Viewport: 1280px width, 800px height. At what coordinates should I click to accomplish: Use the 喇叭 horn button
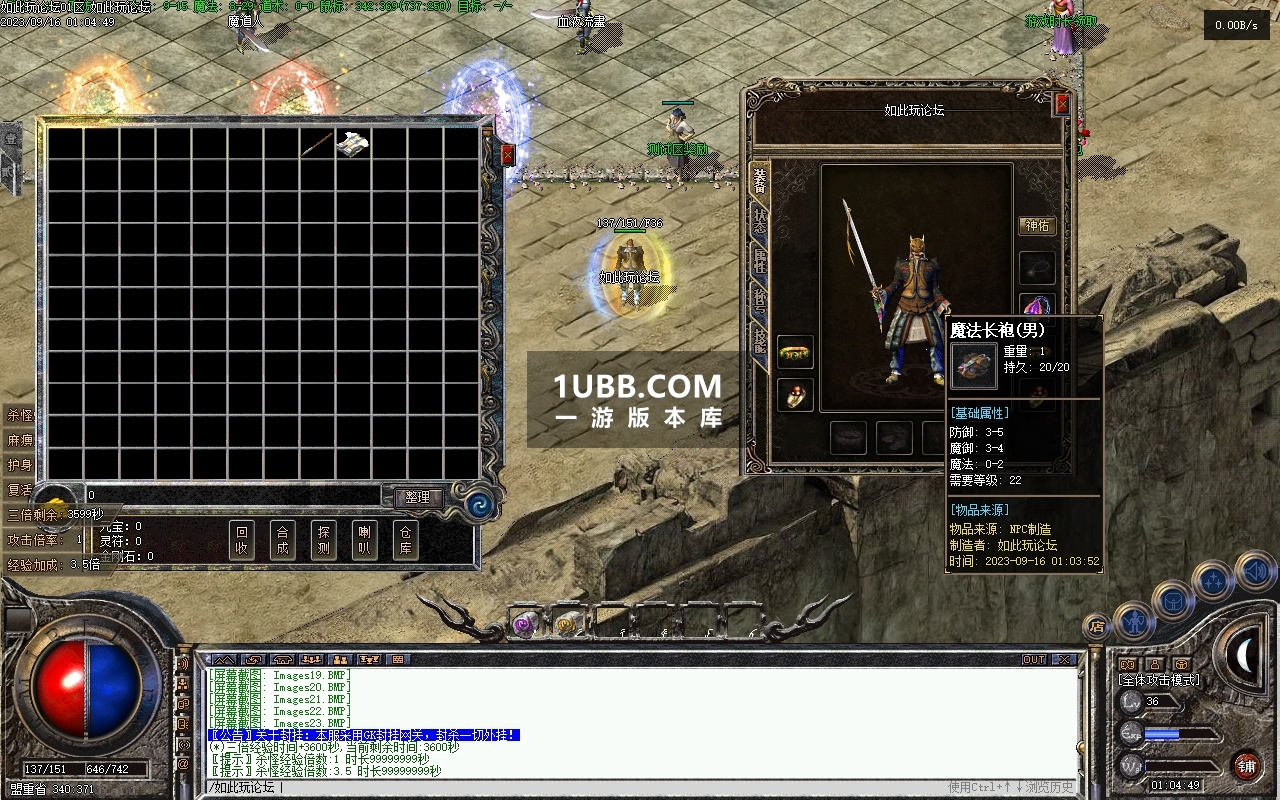[364, 540]
